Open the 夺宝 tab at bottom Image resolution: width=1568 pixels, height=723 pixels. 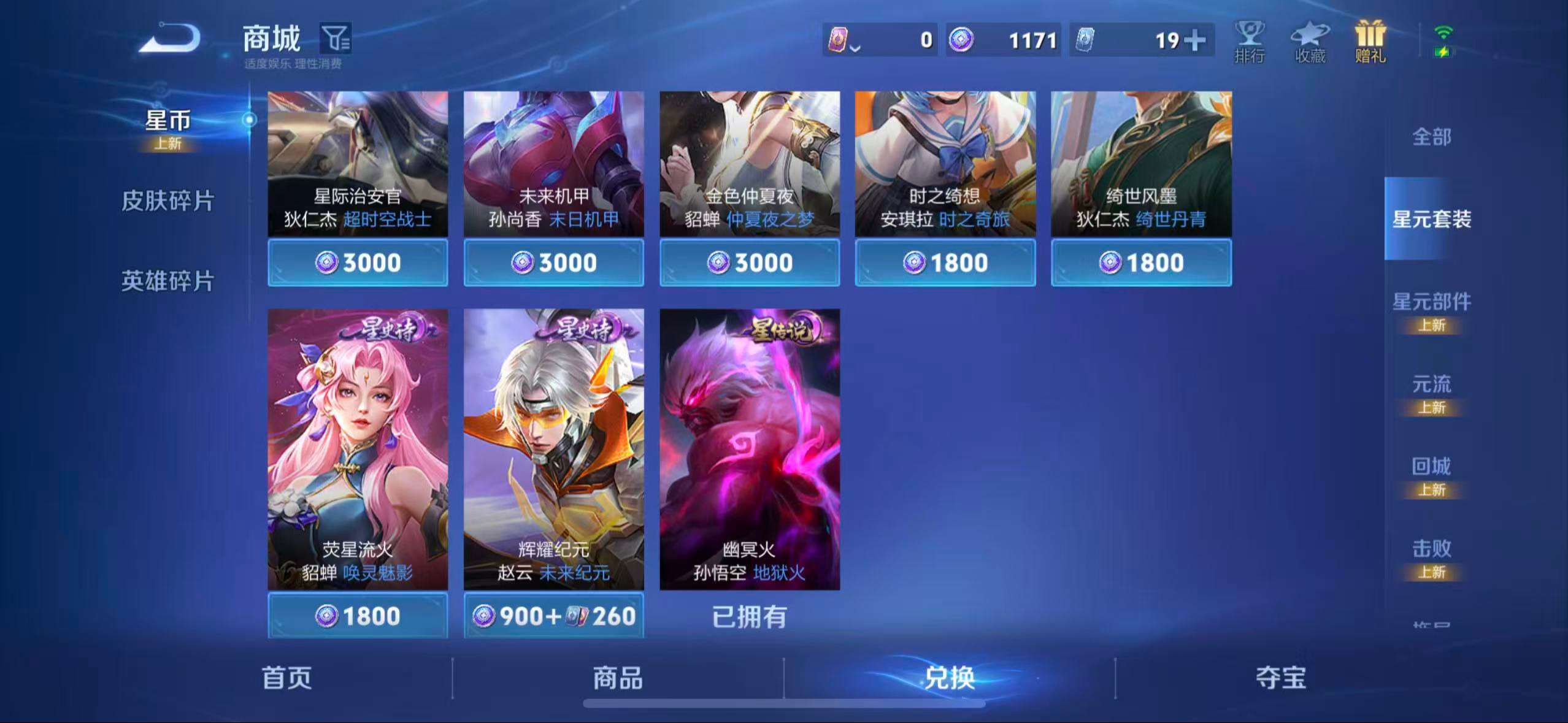1280,679
